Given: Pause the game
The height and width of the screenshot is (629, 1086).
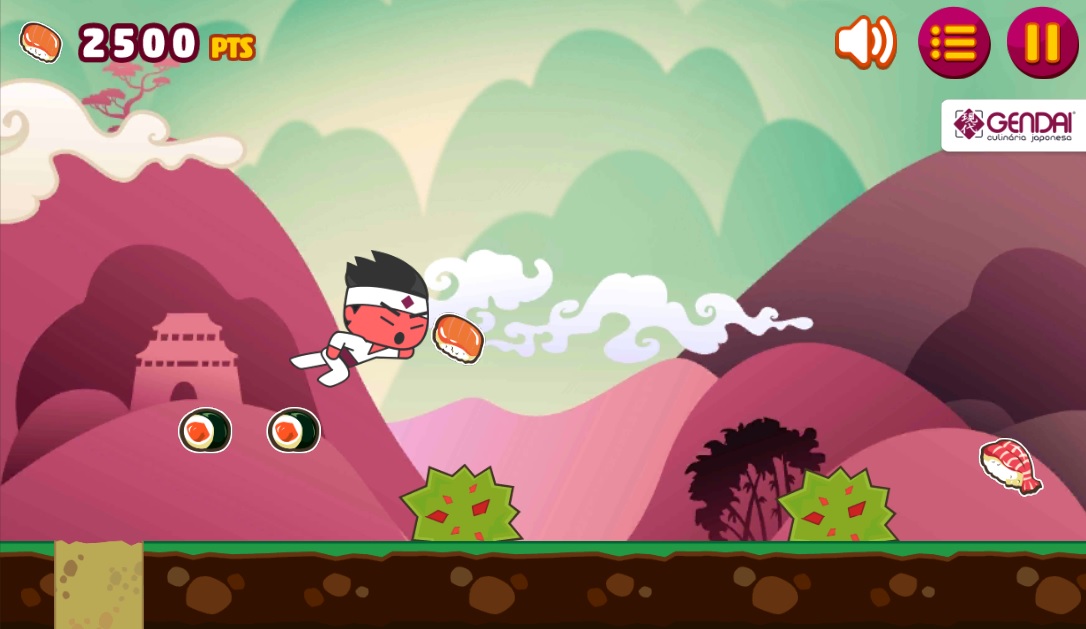Looking at the screenshot, I should pyautogui.click(x=1042, y=43).
